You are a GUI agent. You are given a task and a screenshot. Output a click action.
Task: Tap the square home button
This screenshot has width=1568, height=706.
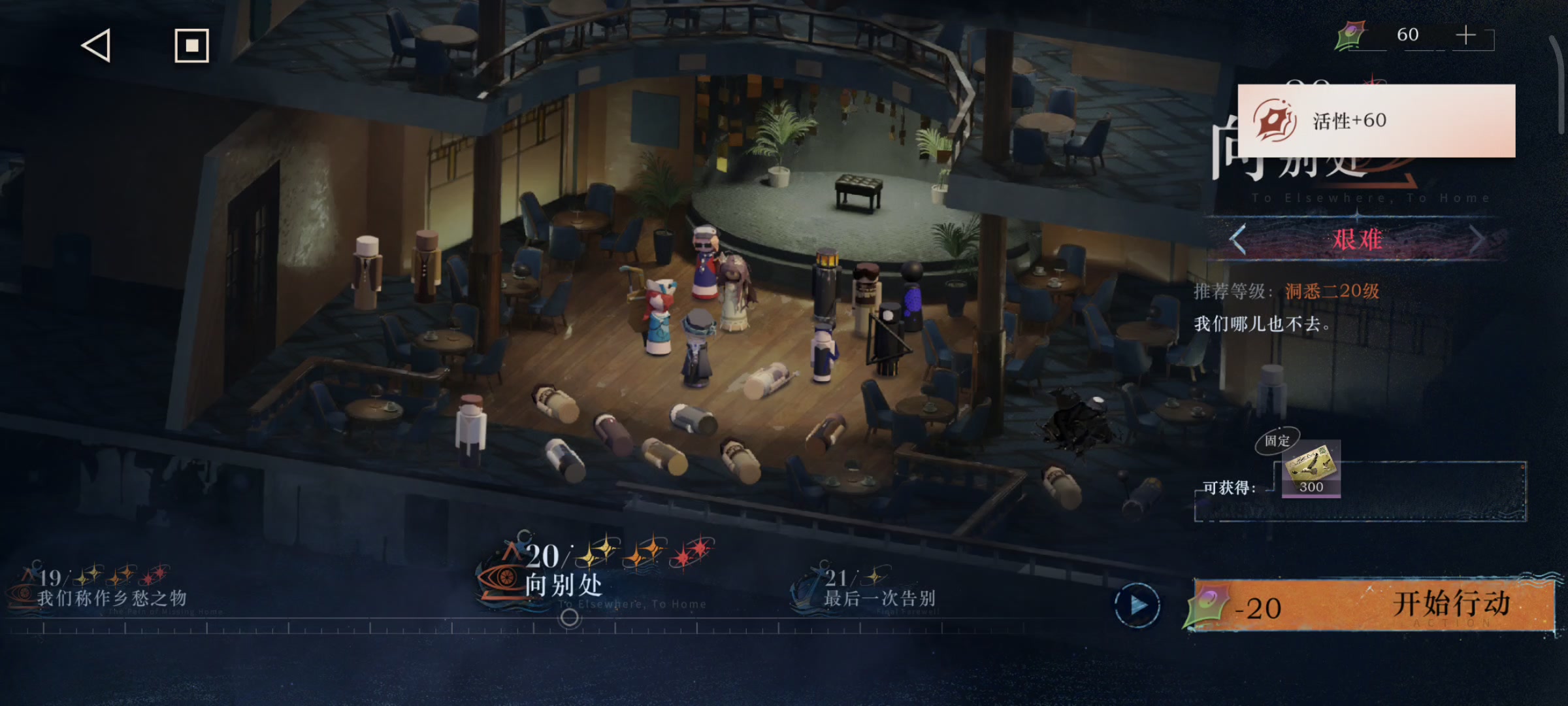pyautogui.click(x=191, y=46)
